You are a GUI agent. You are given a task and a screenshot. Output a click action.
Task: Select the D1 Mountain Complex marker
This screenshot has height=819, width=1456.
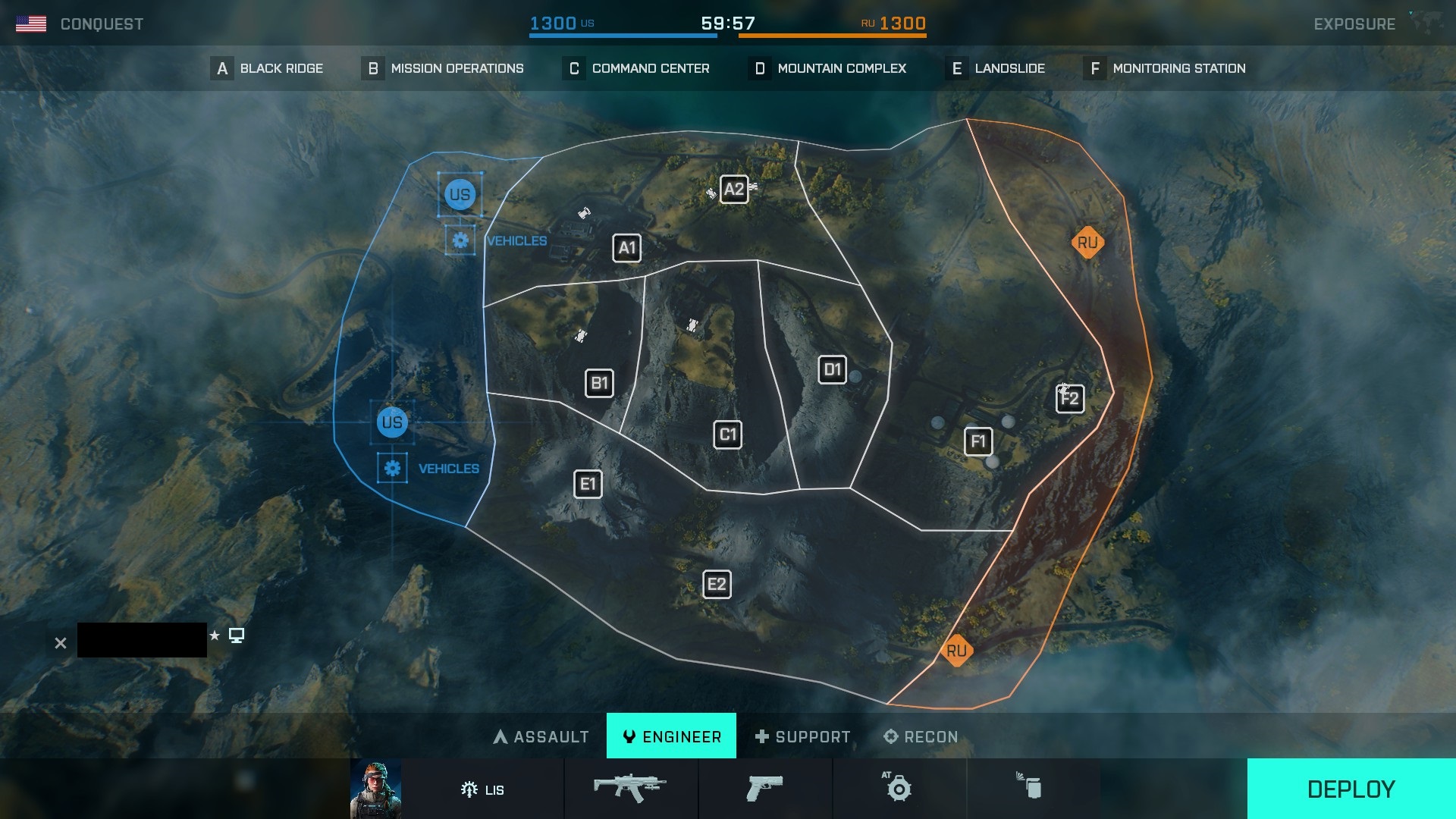[832, 369]
